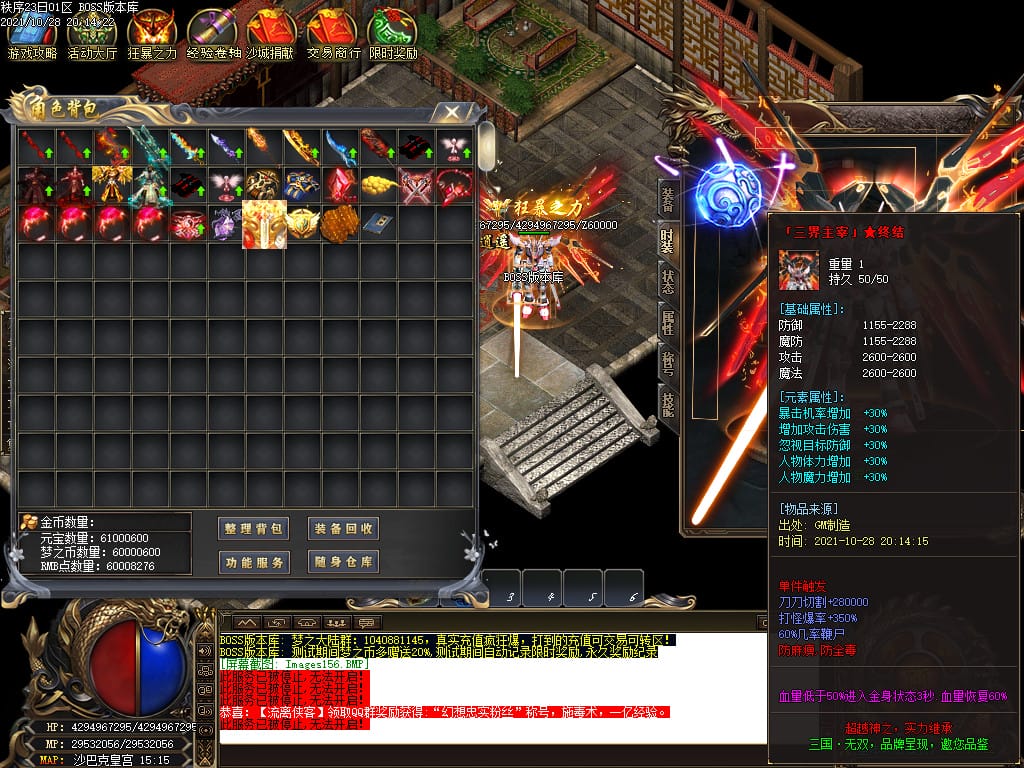Select the yellow gold nugget pile item
This screenshot has width=1024, height=768.
[379, 185]
